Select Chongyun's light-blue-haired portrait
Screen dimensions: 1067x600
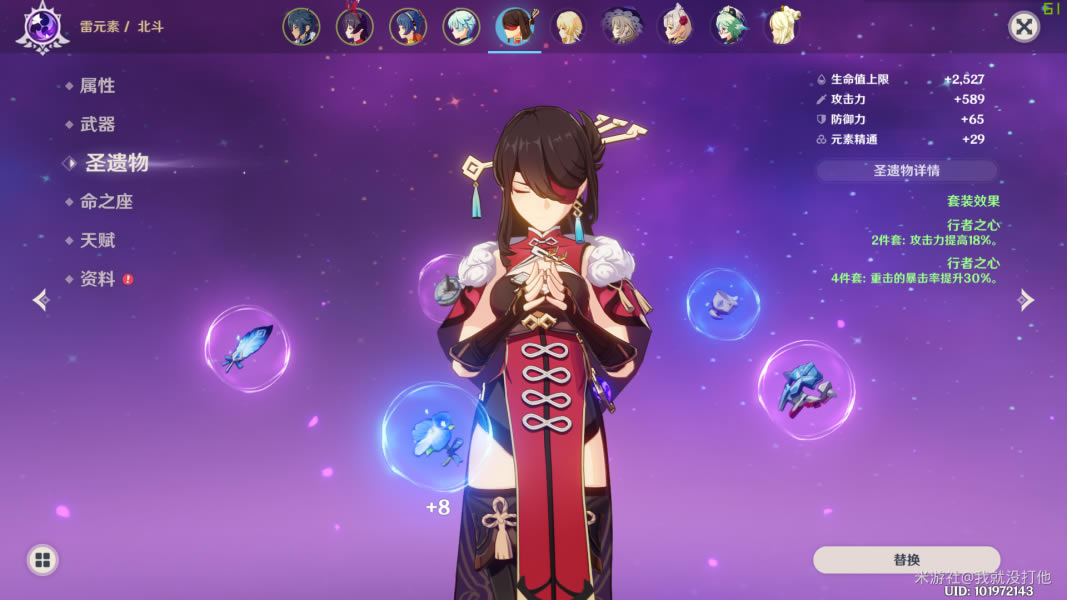(x=461, y=27)
